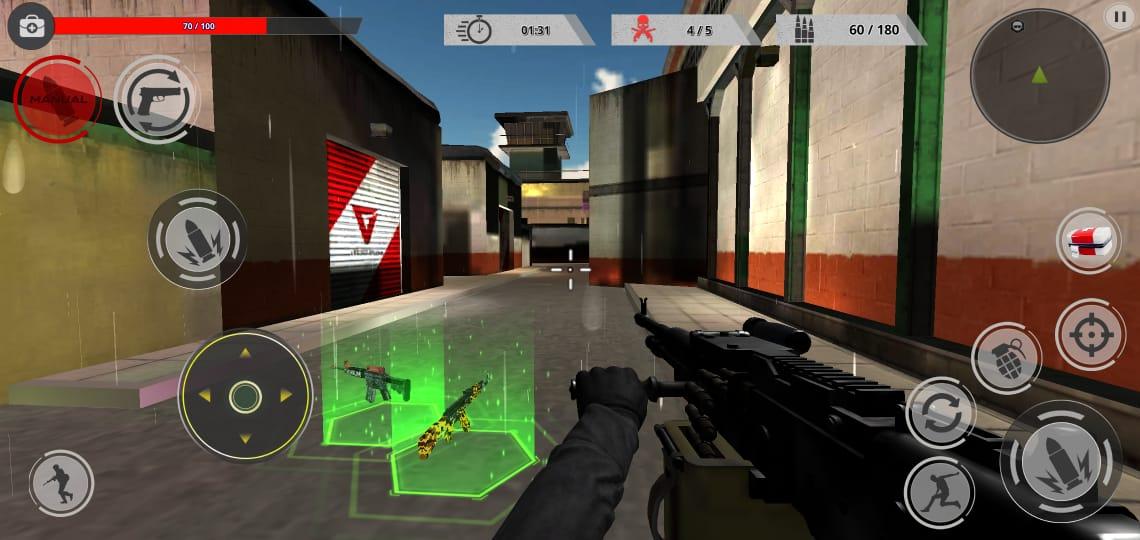Fire using the left bullet button
This screenshot has height=540, width=1140.
(197, 240)
